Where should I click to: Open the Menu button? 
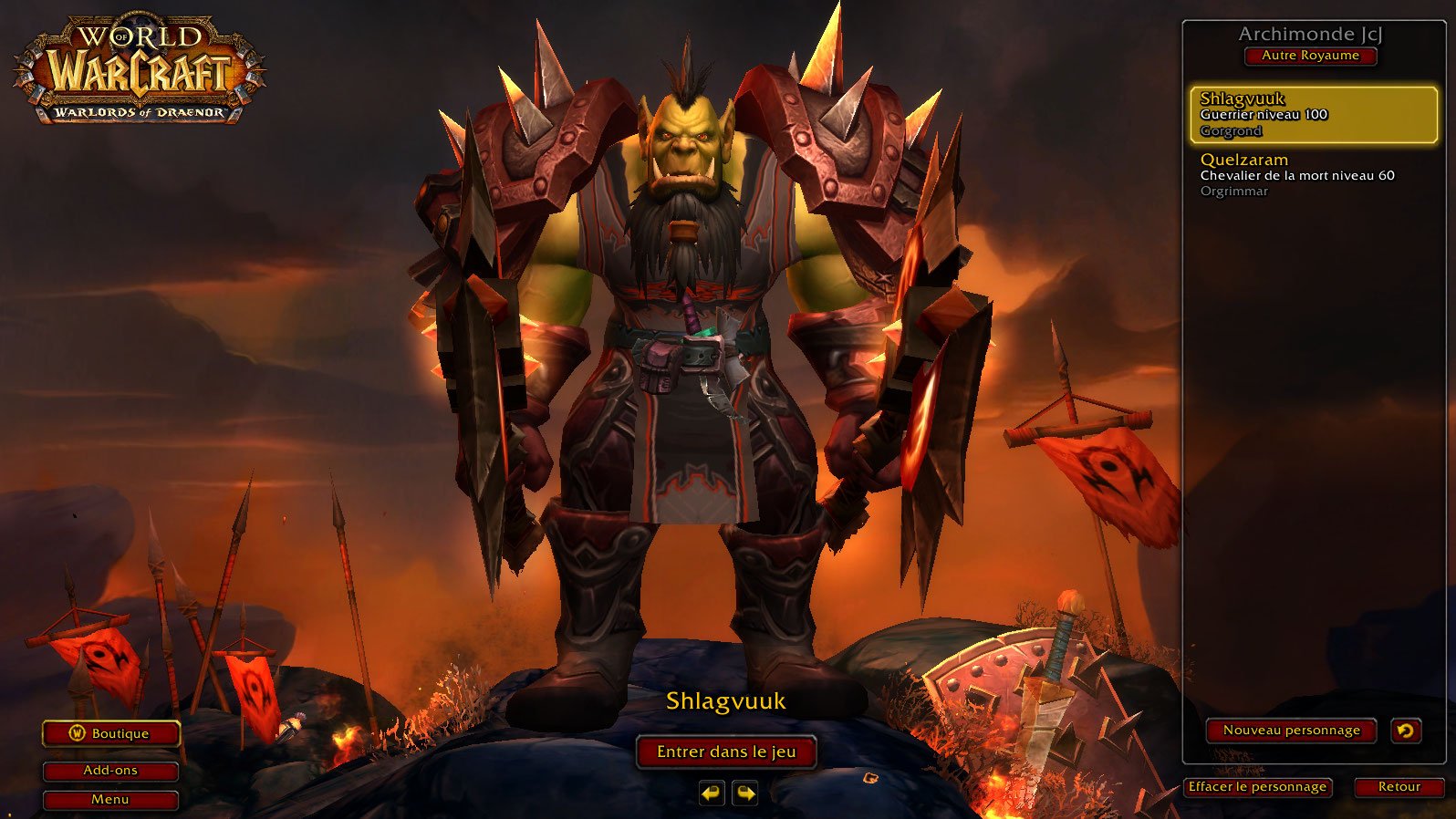click(x=110, y=800)
